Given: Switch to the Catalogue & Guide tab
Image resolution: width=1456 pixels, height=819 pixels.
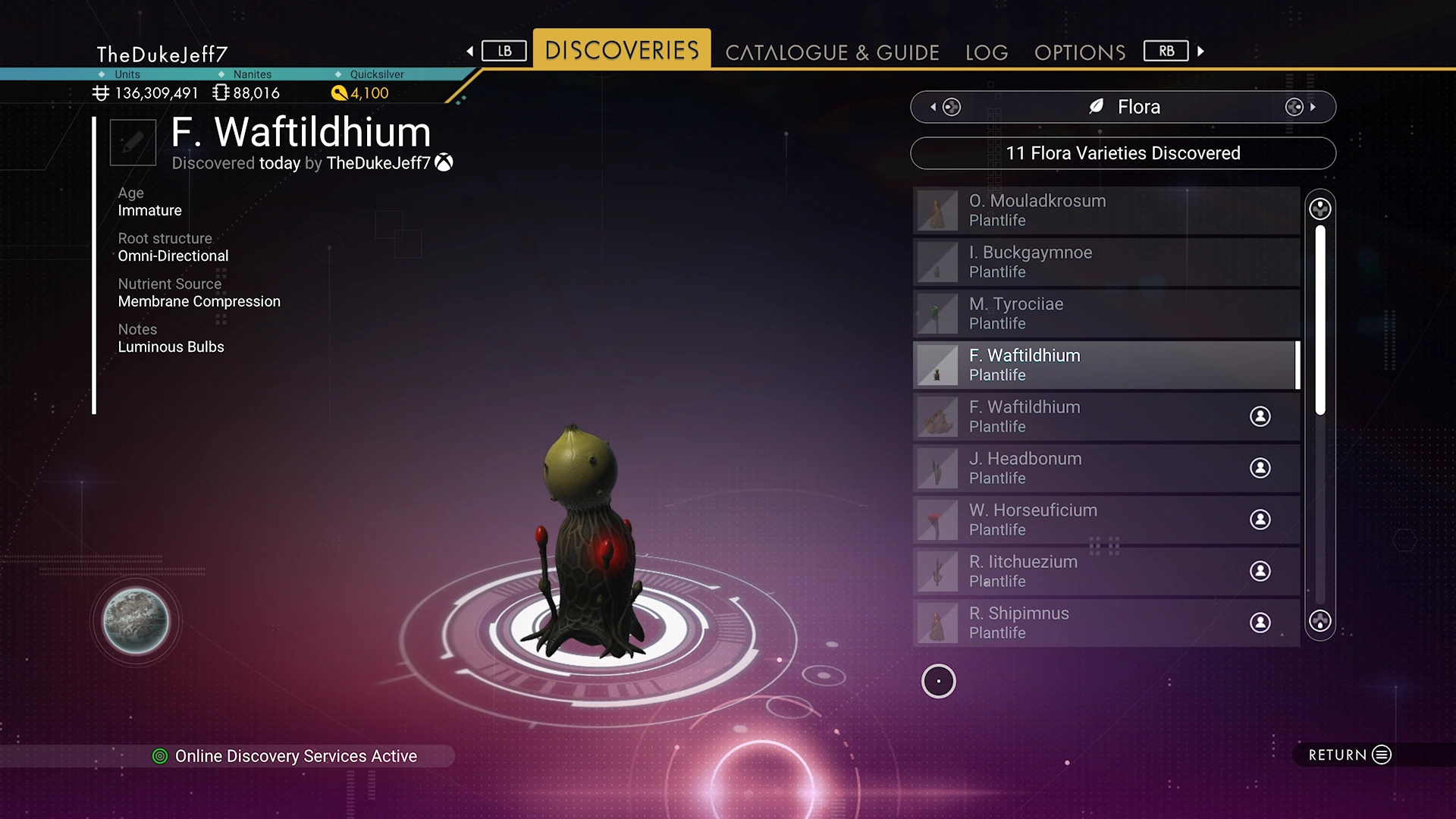Looking at the screenshot, I should [832, 52].
